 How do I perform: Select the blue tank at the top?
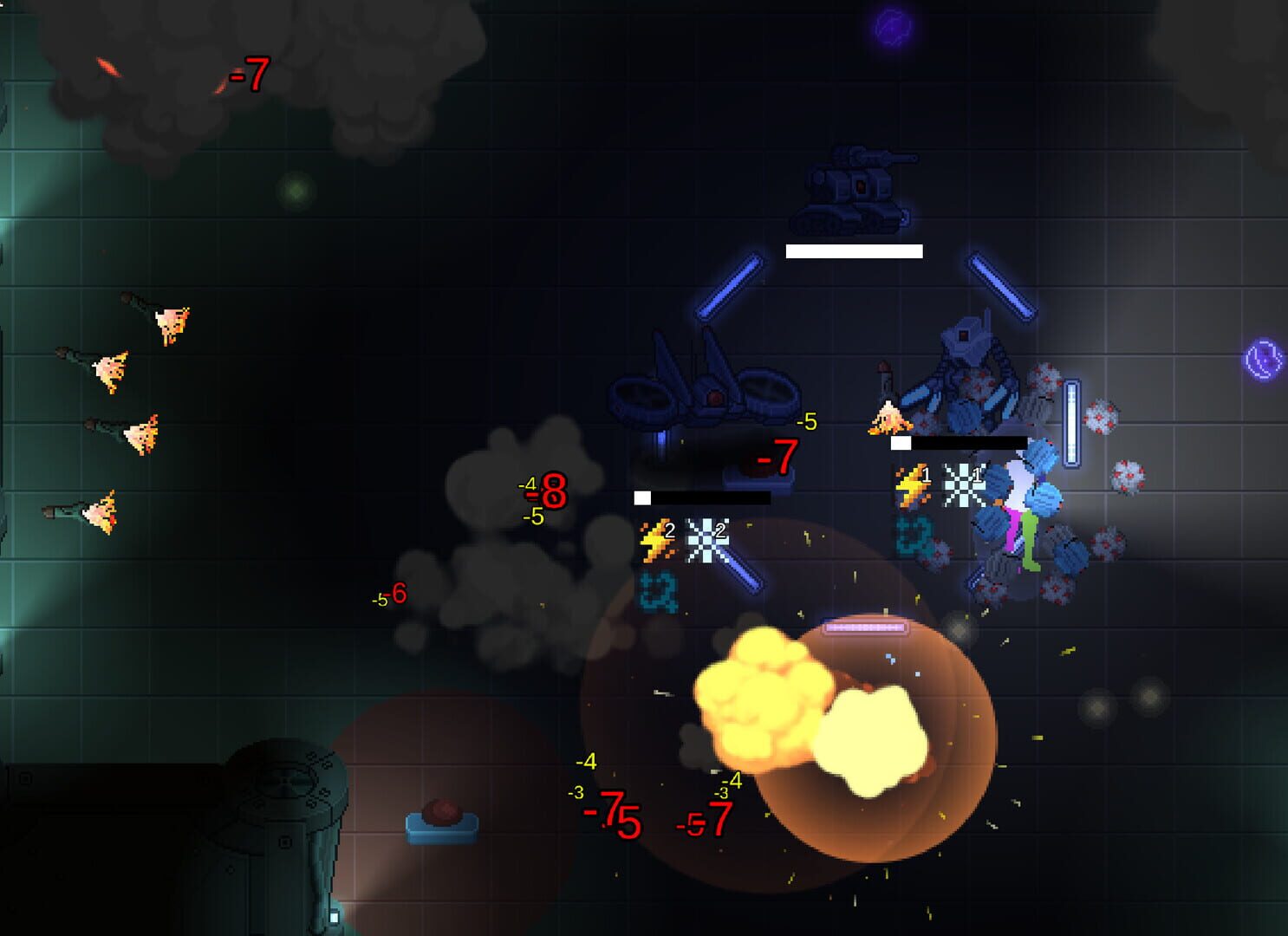pos(854,189)
